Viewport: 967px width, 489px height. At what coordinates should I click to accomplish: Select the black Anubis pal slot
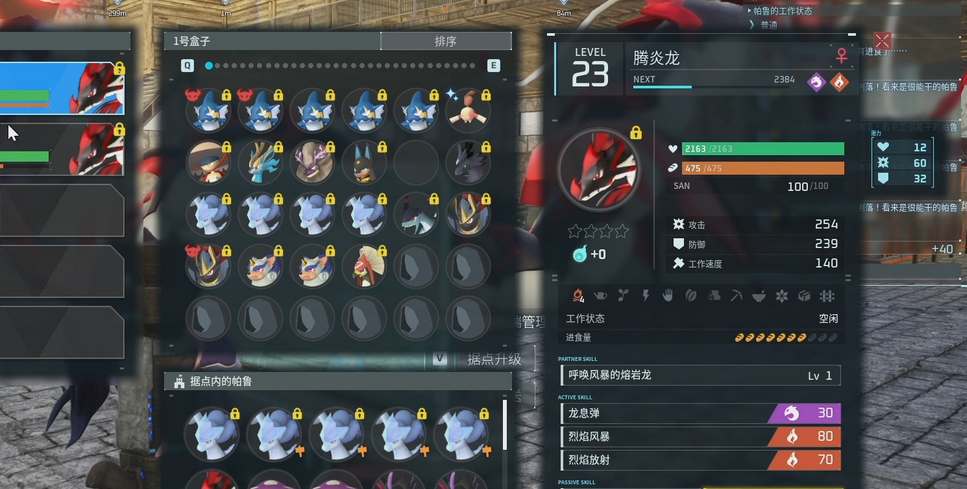[x=364, y=161]
